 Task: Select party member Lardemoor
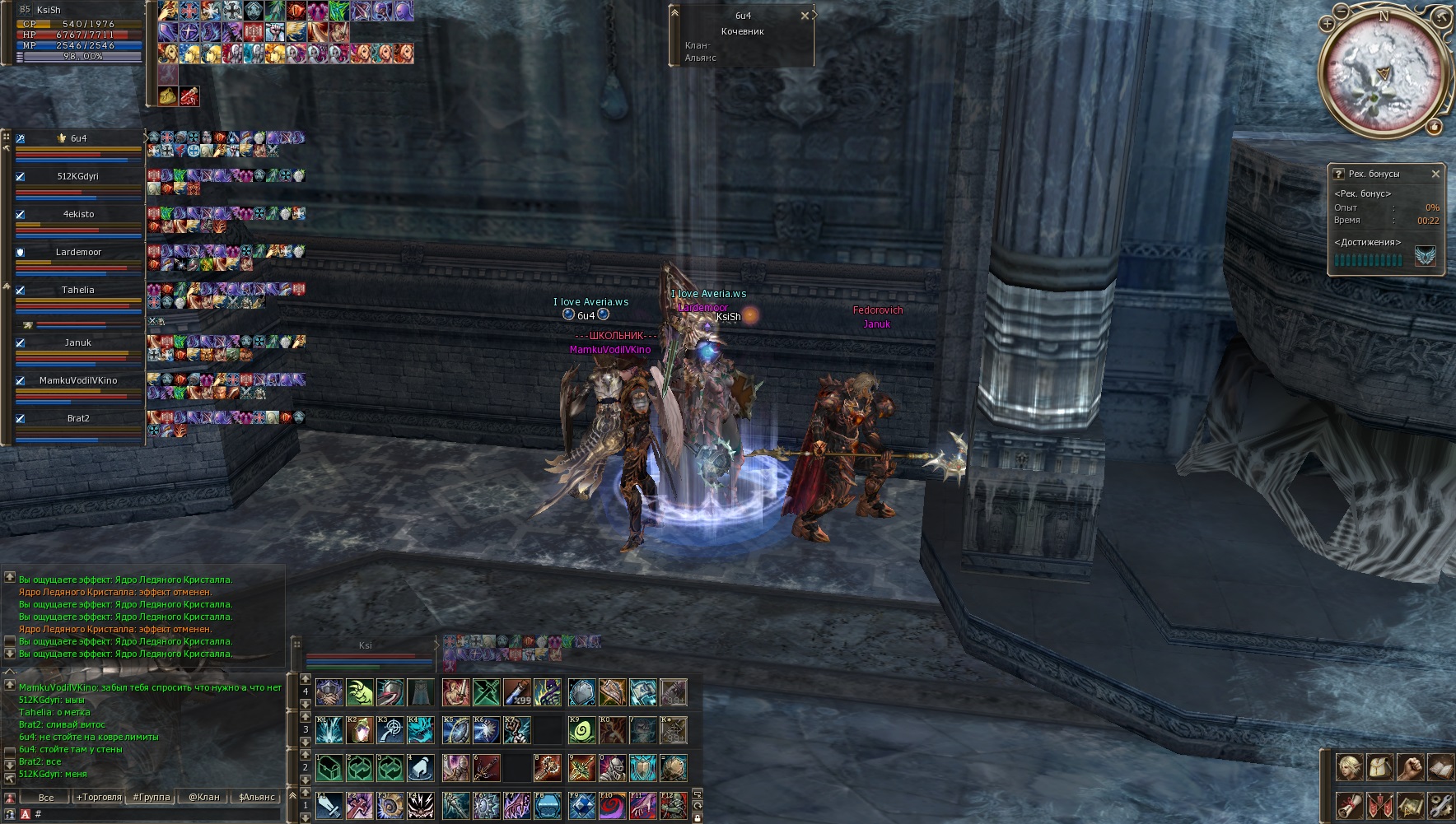(x=78, y=253)
